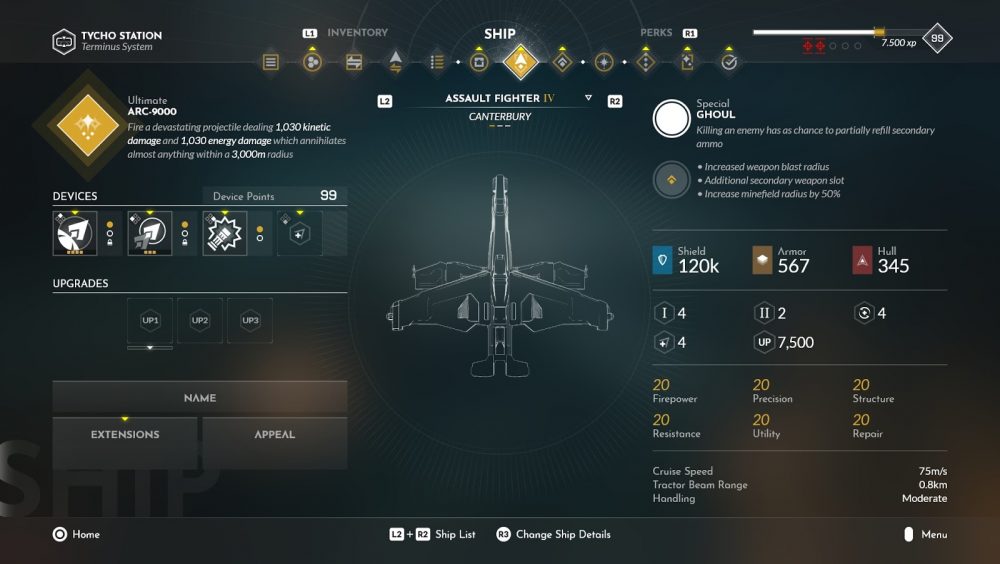Select the Appeal button
Image resolution: width=1000 pixels, height=564 pixels.
tap(275, 435)
